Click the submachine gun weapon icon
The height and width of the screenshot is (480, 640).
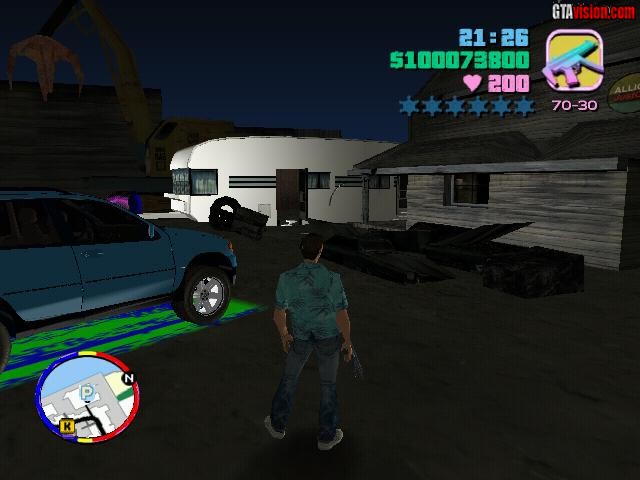tap(574, 61)
